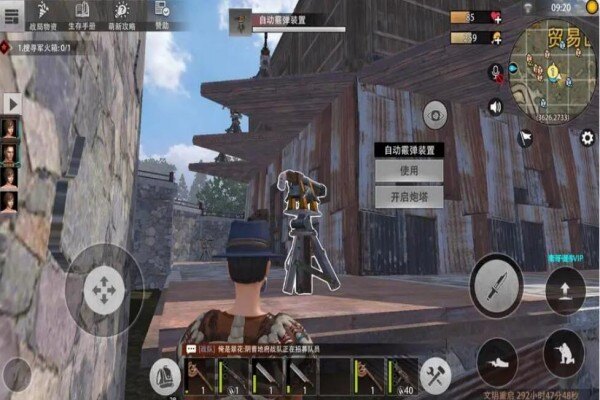Viewport: 600px width, 400px height.
Task: Open settings with the gear icon
Action: point(587,138)
